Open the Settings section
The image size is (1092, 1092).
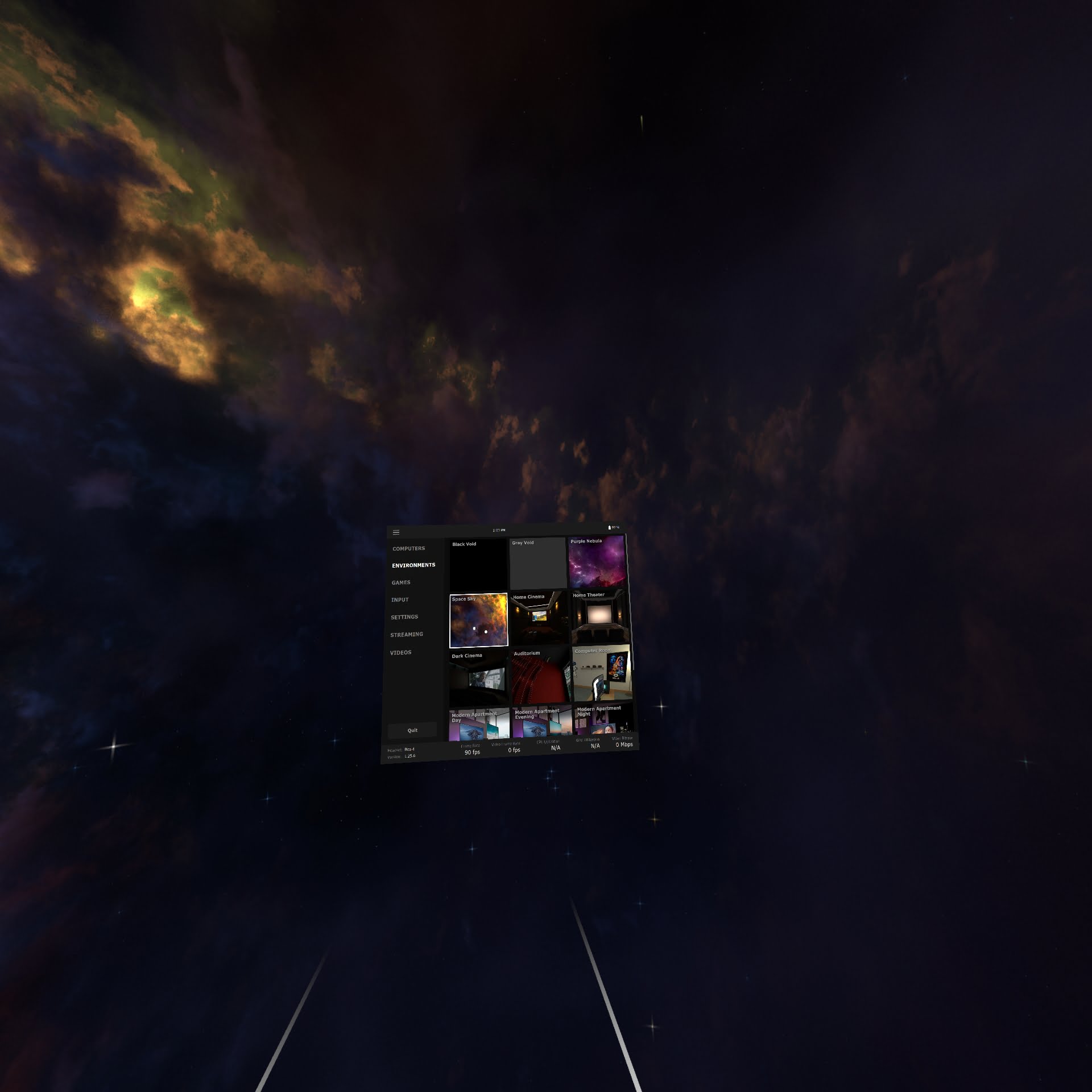[x=404, y=617]
